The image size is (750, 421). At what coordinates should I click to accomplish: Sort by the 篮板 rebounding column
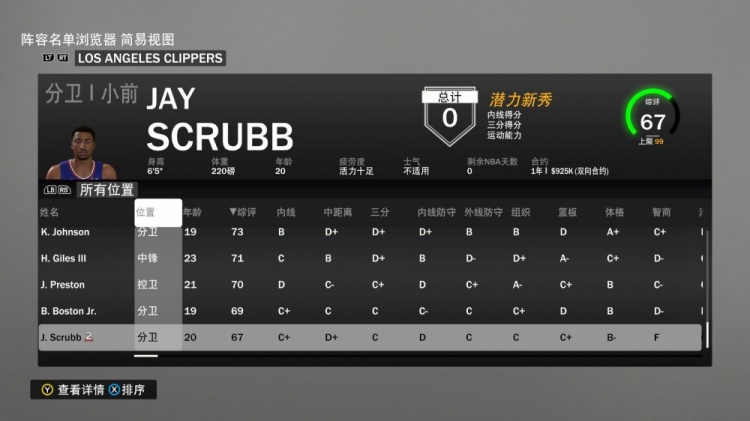(567, 212)
